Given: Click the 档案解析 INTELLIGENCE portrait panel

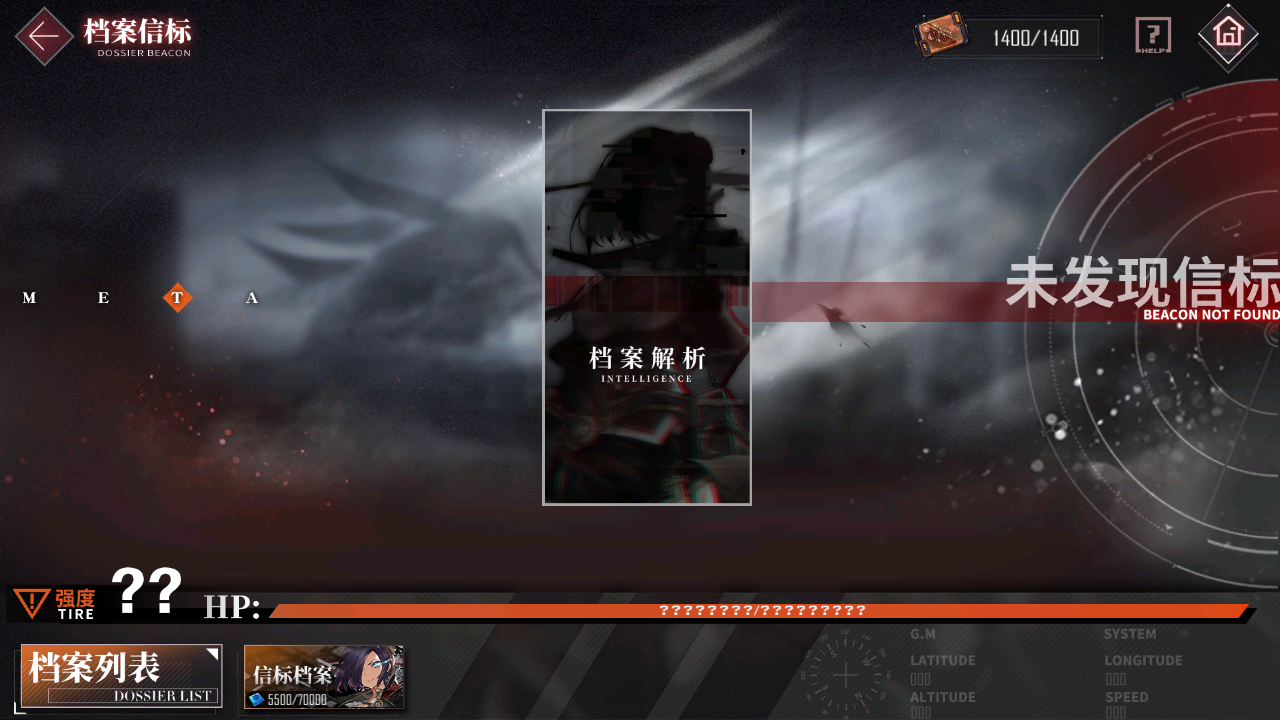Looking at the screenshot, I should click(x=645, y=307).
